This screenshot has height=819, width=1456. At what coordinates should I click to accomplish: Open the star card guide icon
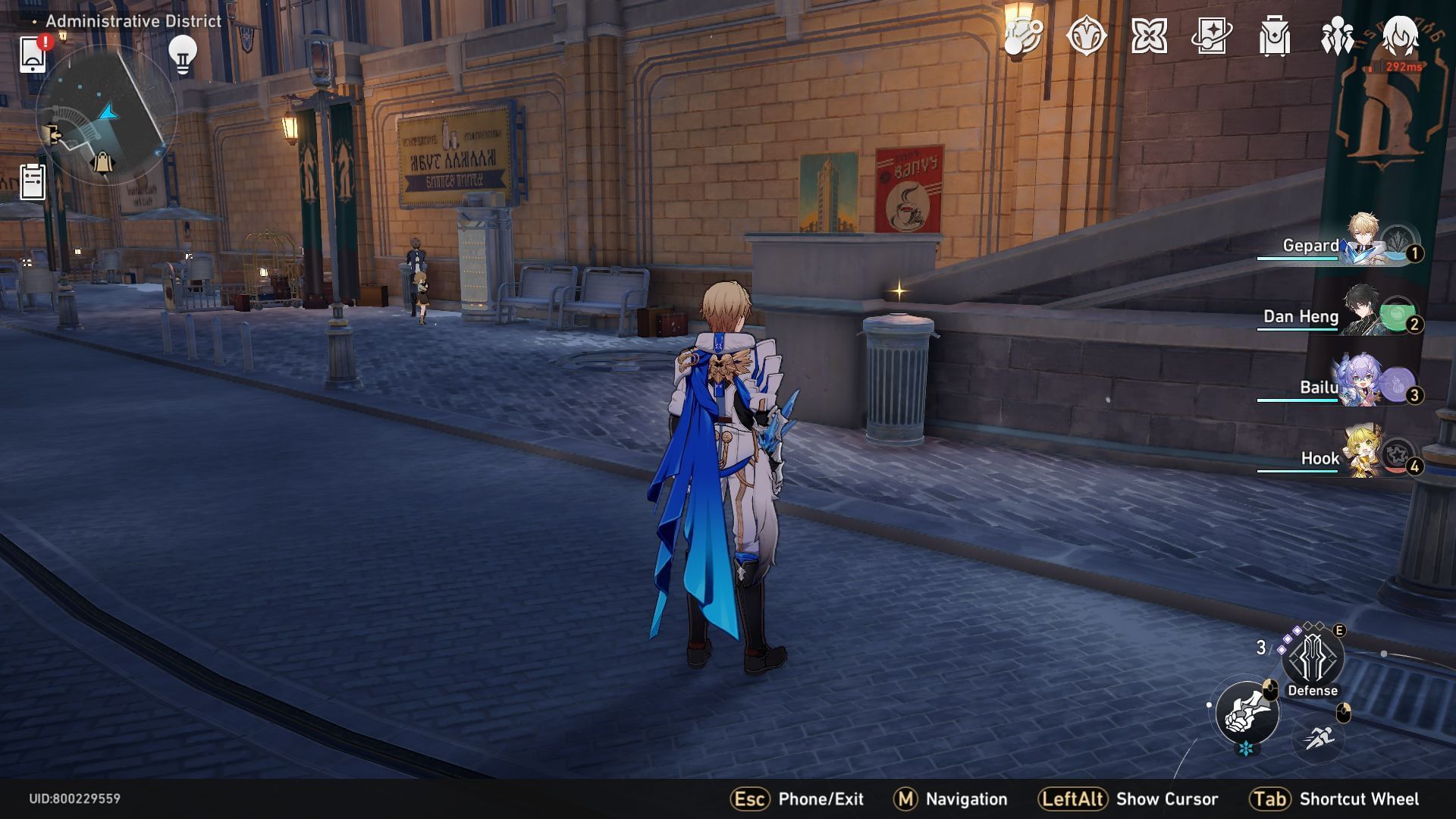point(1211,36)
